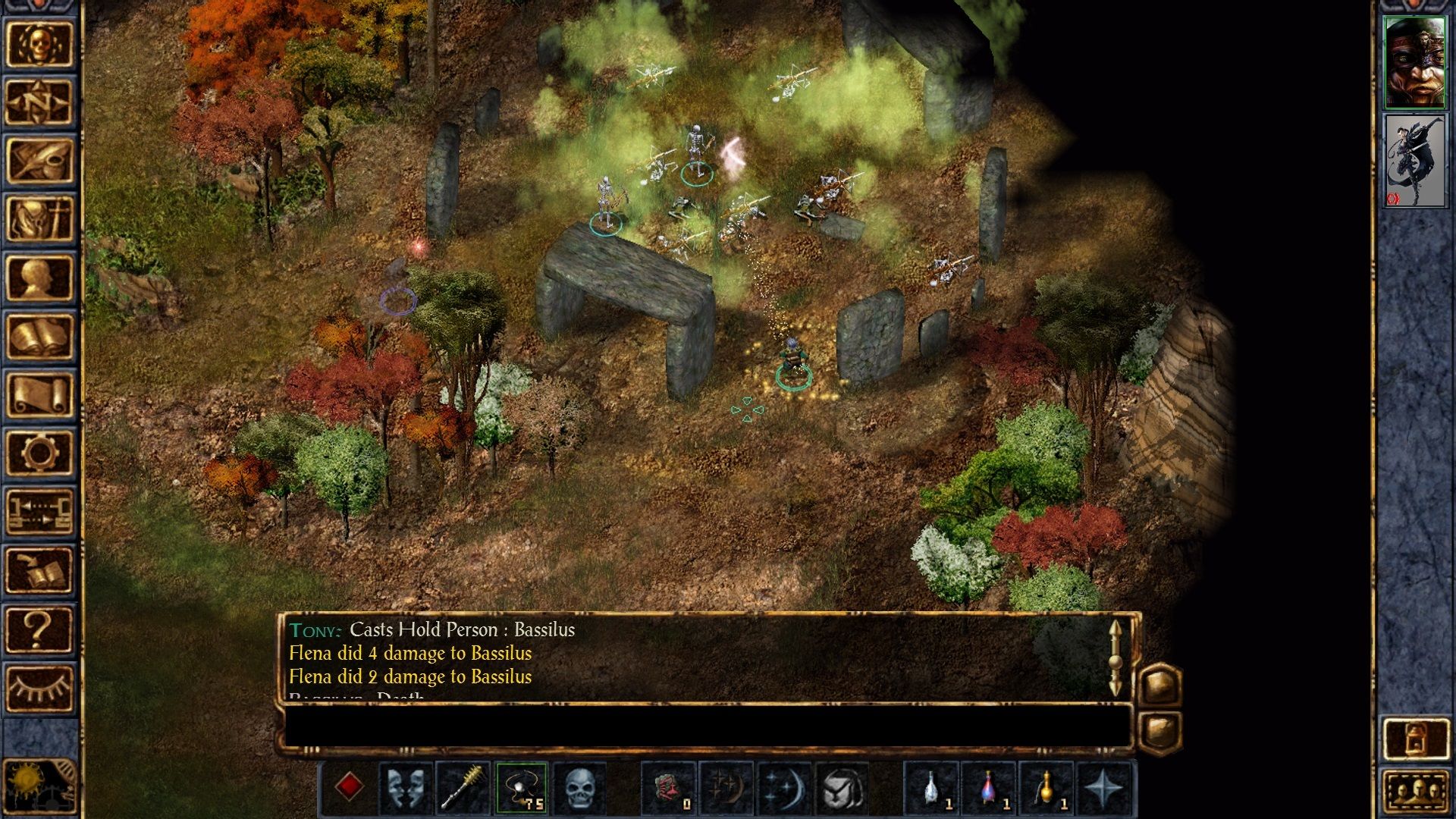Equip the spiked mace weapon slot
The image size is (1456, 819).
coord(463,787)
